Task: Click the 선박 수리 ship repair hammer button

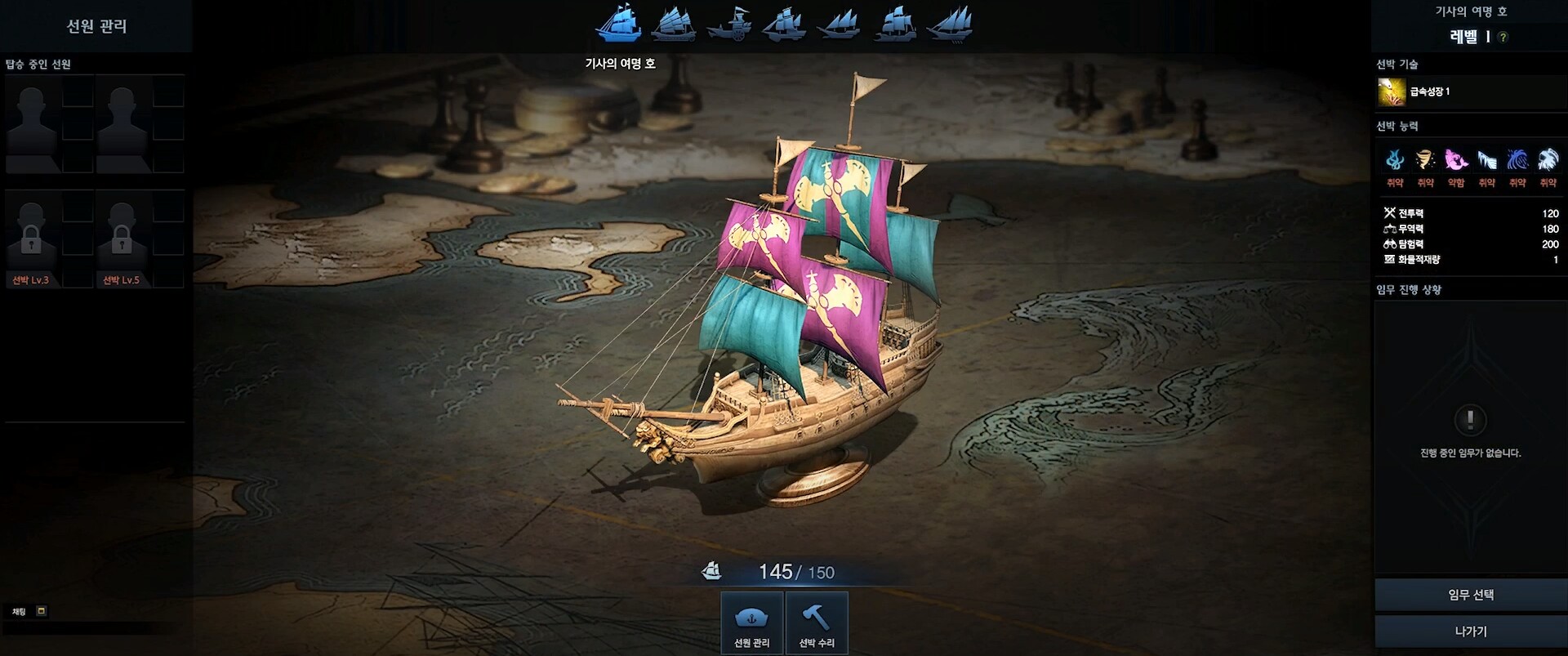Action: [816, 623]
